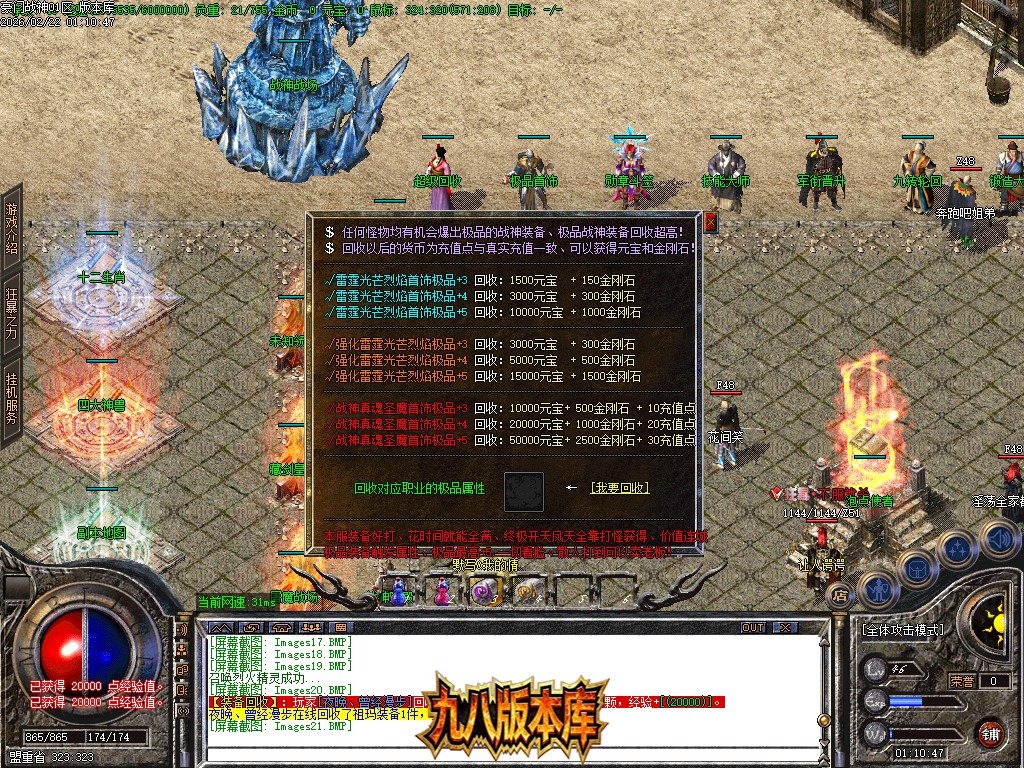The height and width of the screenshot is (768, 1024).
Task: Close the equipment recycle dialog
Action: (711, 222)
